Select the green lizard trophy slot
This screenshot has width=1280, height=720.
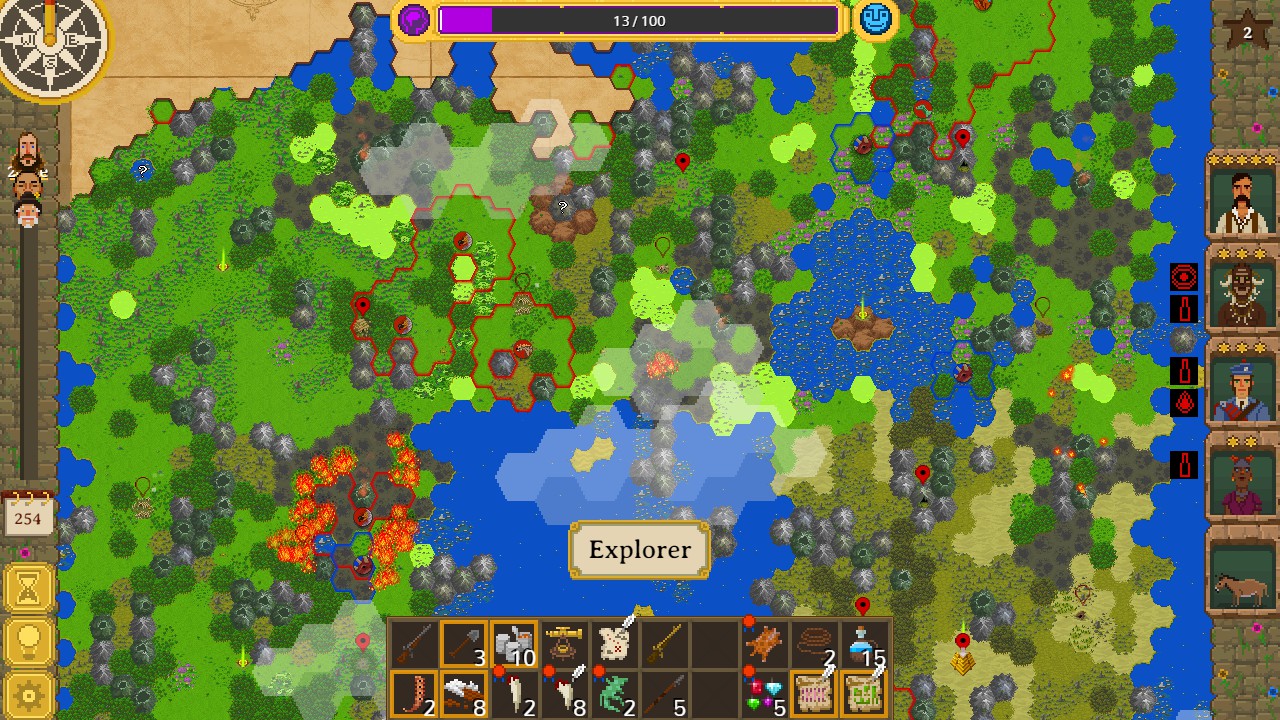(x=614, y=694)
